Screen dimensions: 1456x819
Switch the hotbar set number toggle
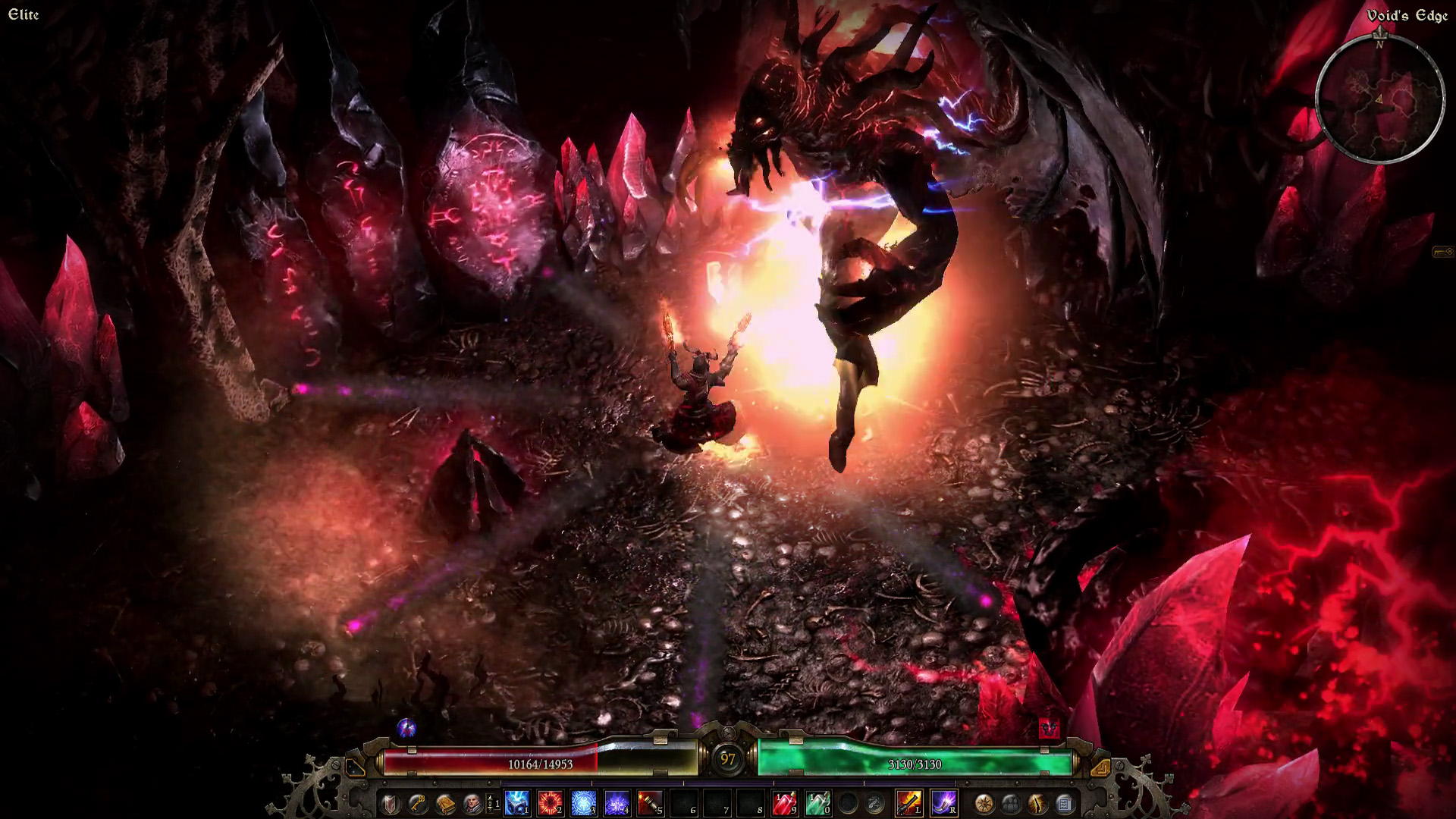pos(493,803)
